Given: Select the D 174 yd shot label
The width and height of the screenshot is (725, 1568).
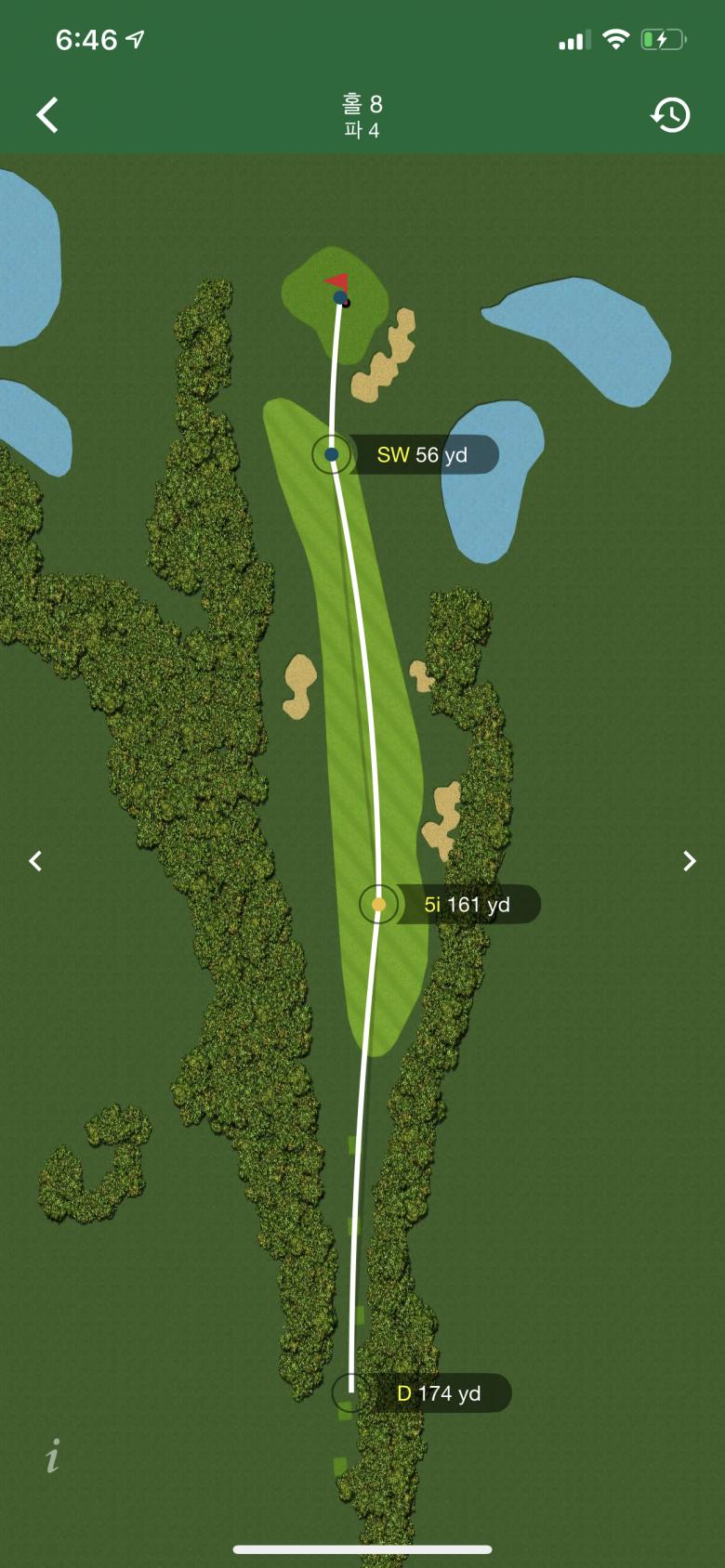Looking at the screenshot, I should click(439, 1393).
